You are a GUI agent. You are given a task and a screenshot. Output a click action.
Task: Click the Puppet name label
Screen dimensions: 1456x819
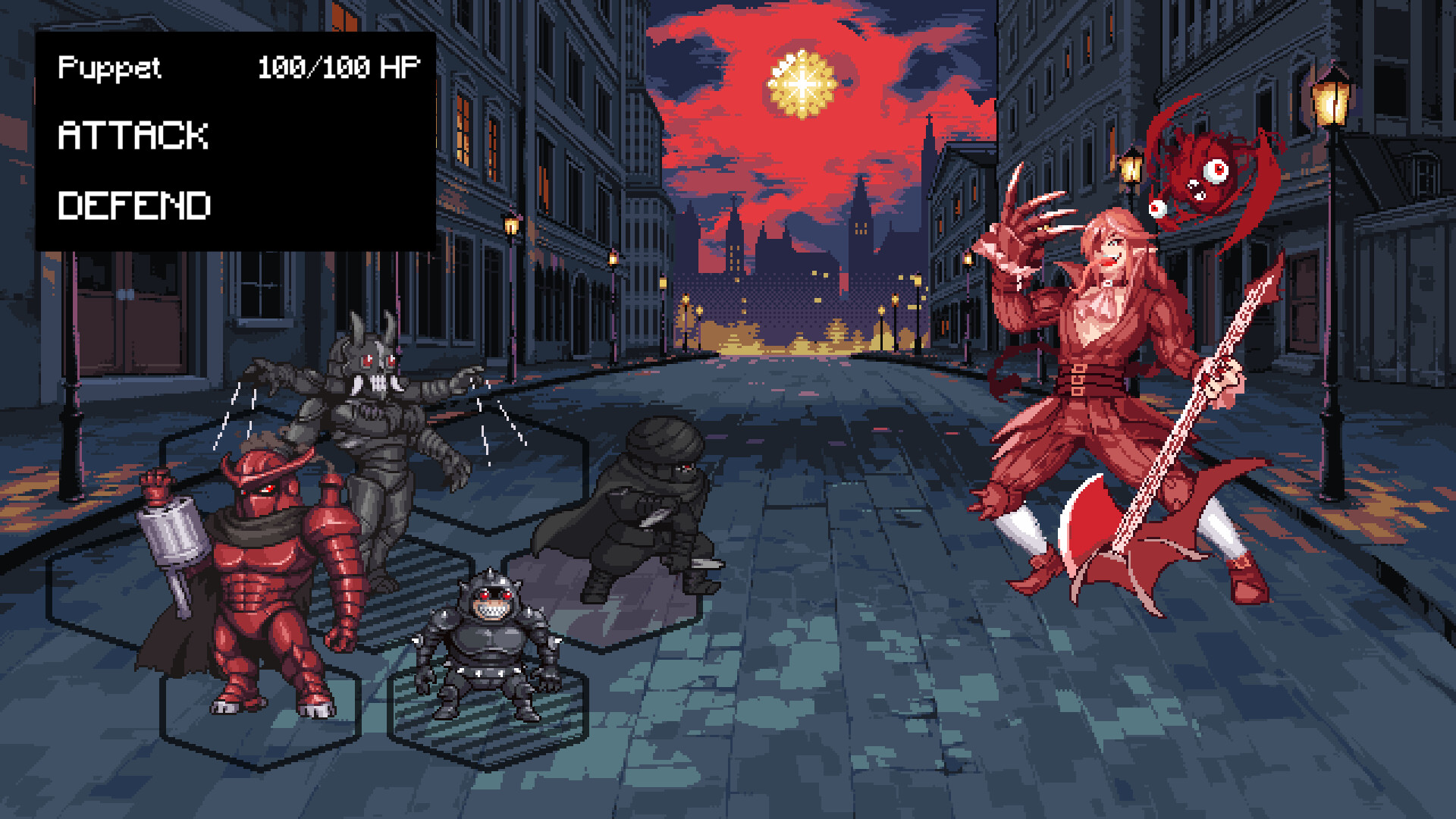pos(110,68)
